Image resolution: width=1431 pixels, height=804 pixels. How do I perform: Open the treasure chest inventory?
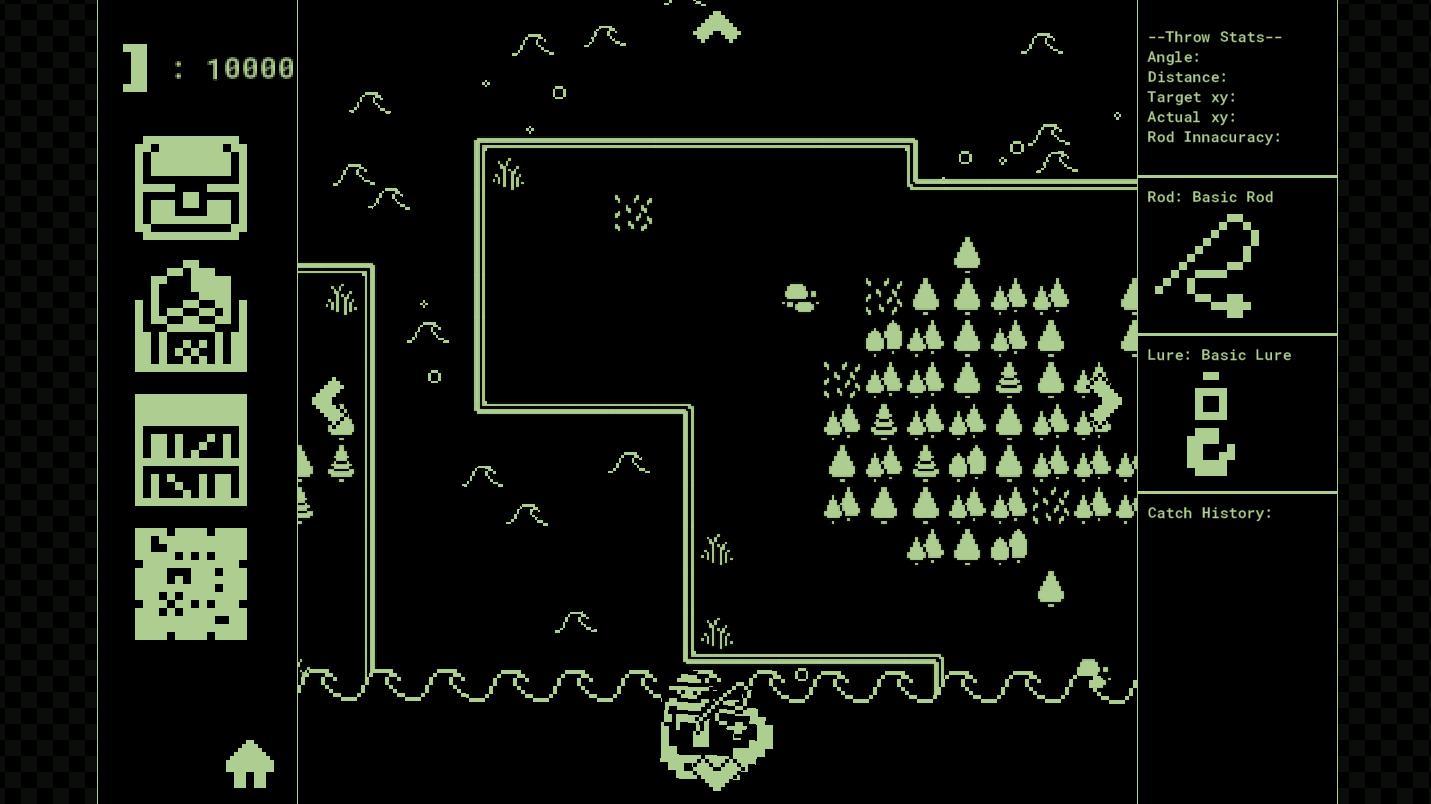(190, 188)
